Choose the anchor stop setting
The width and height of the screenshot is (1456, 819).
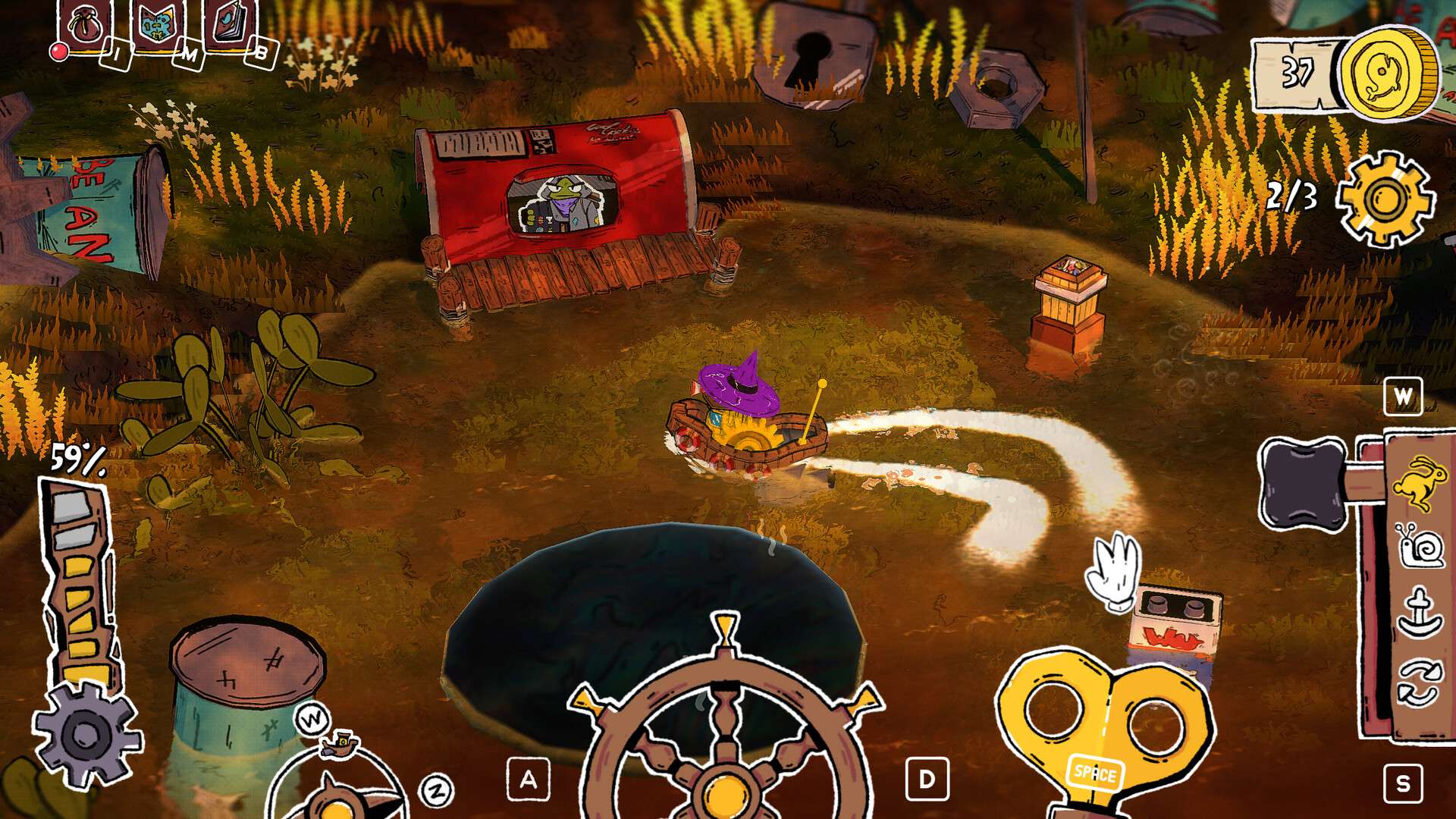(x=1417, y=612)
